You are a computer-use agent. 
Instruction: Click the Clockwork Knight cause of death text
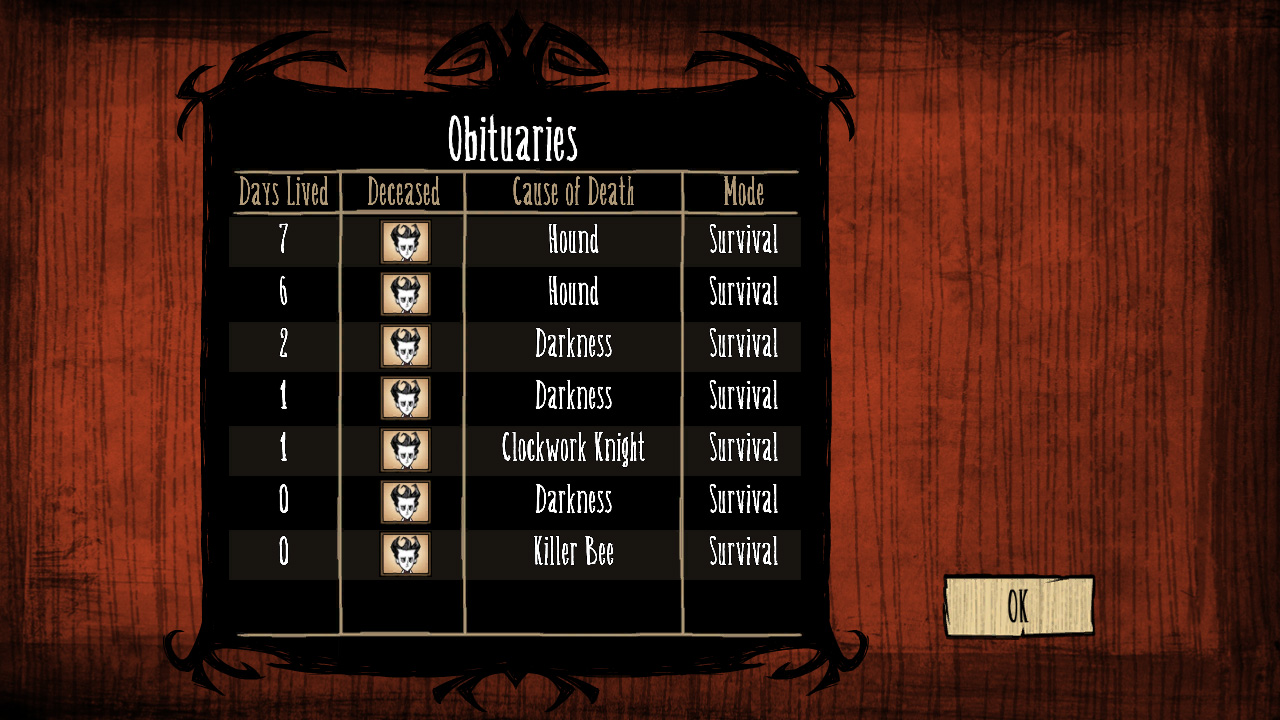[572, 449]
